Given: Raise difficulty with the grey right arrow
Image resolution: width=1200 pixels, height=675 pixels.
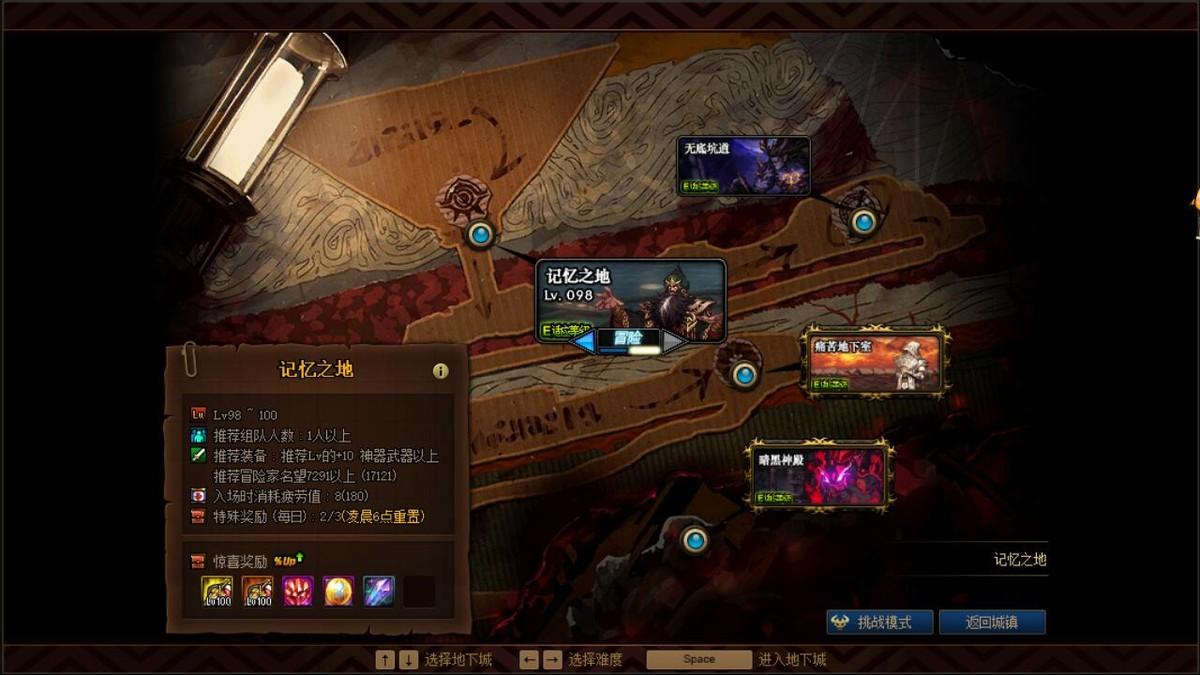Looking at the screenshot, I should [x=674, y=342].
